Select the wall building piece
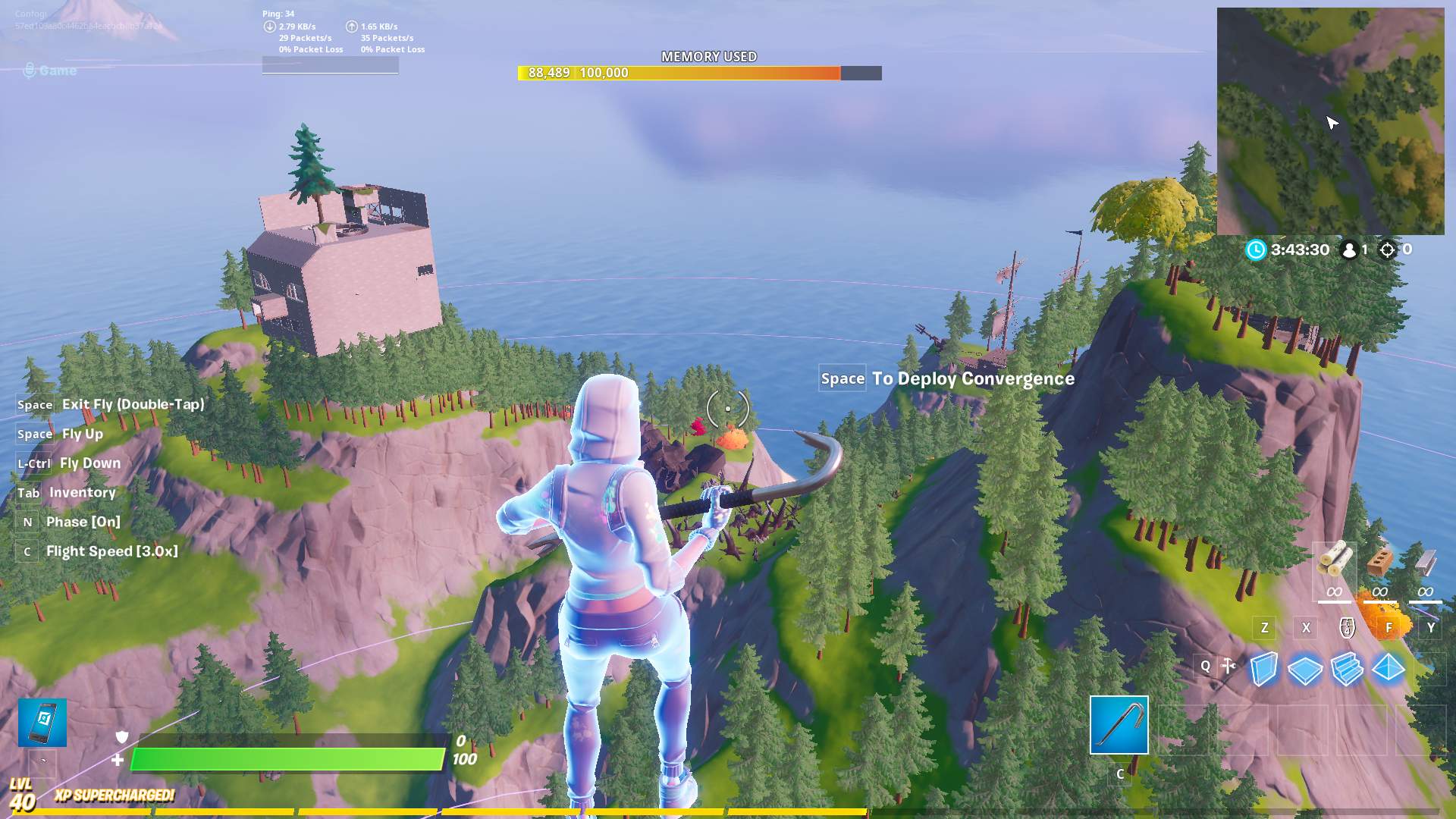 (1264, 667)
